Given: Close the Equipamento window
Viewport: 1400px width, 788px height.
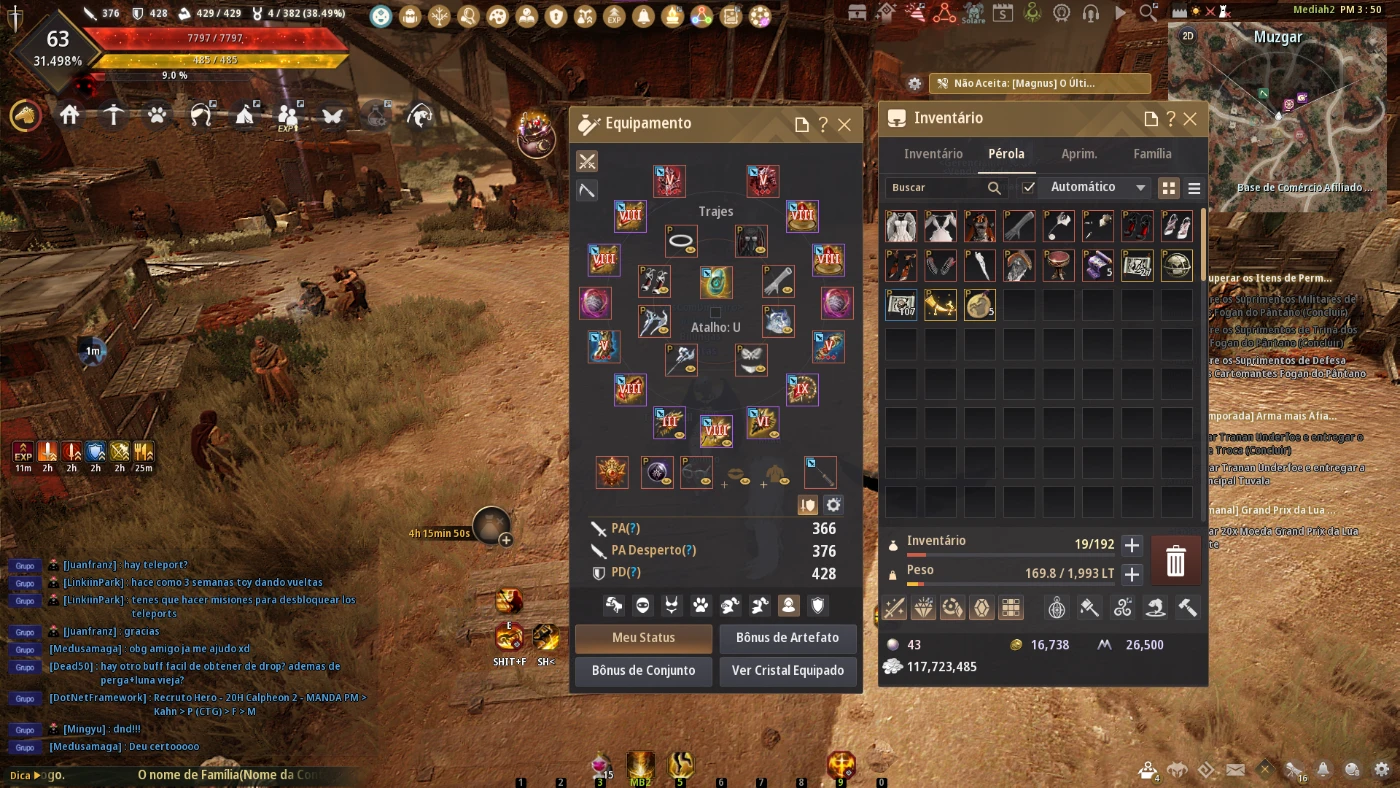Looking at the screenshot, I should tap(844, 125).
